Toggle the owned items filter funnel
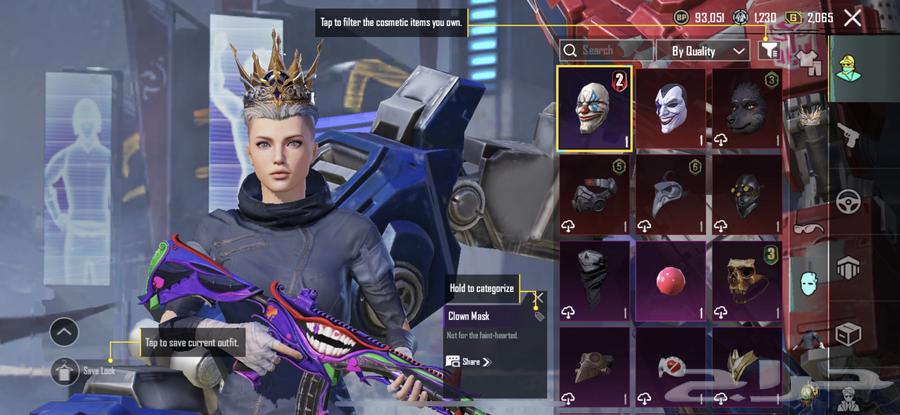This screenshot has width=900, height=415. tap(769, 50)
